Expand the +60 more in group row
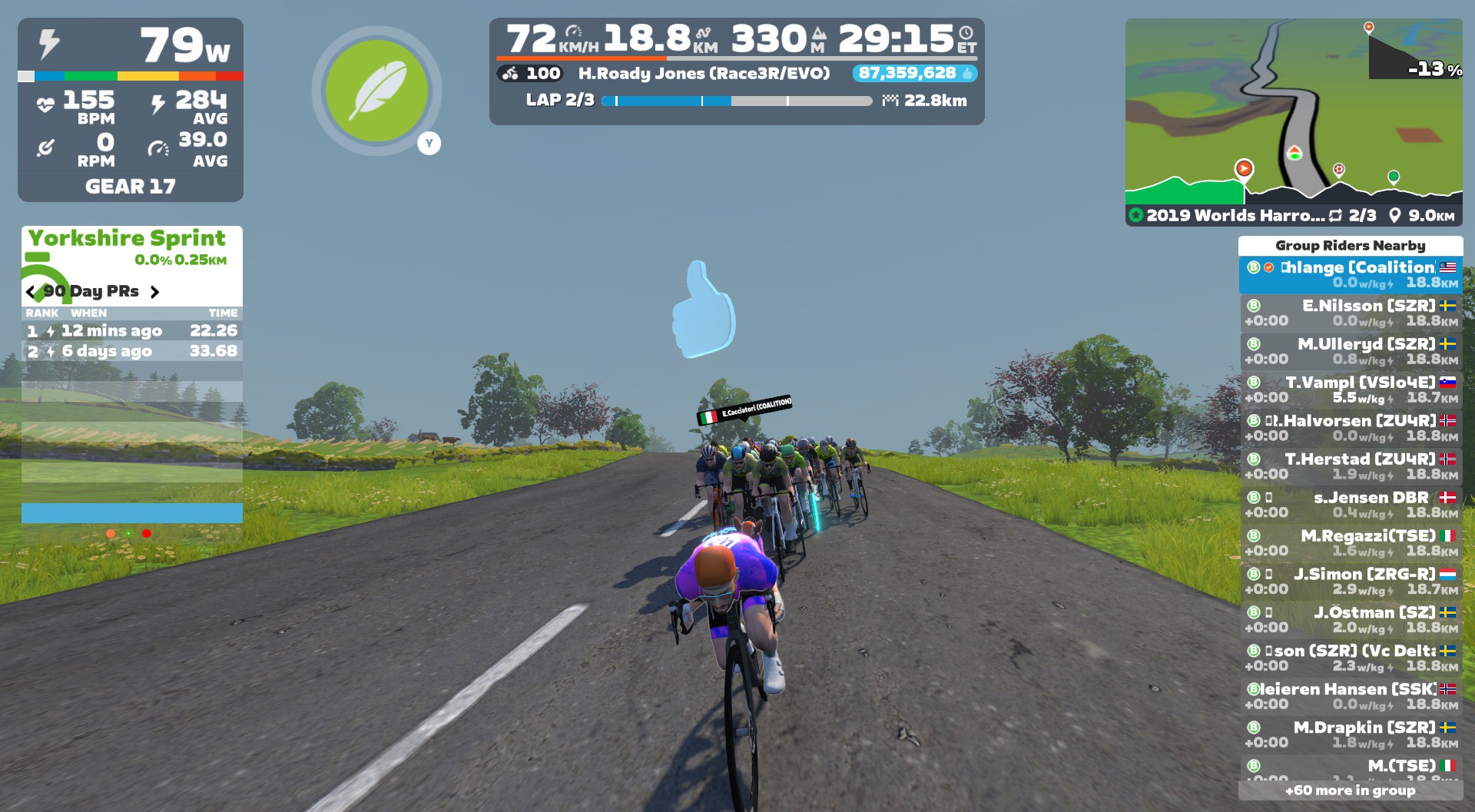Viewport: 1475px width, 812px height. pyautogui.click(x=1350, y=790)
